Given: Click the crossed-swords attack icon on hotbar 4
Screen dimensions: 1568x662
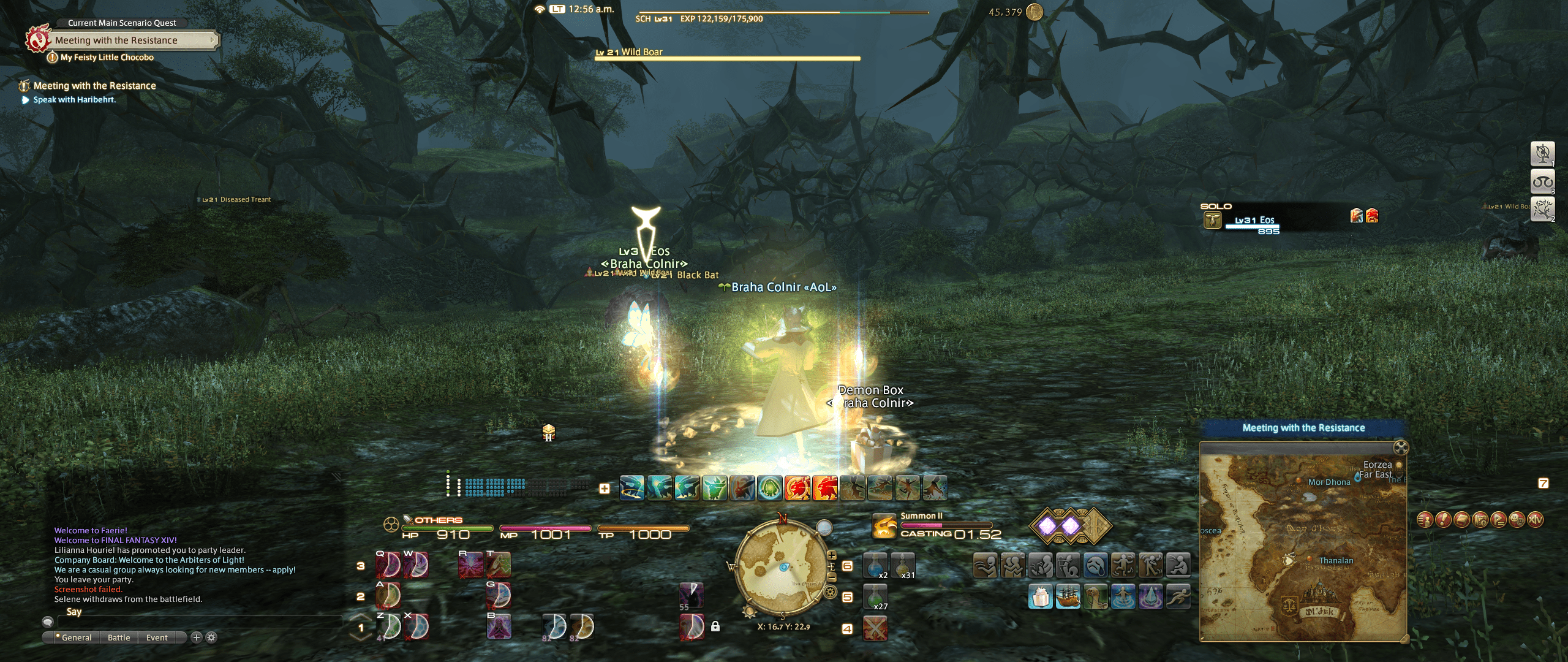Looking at the screenshot, I should tap(877, 627).
